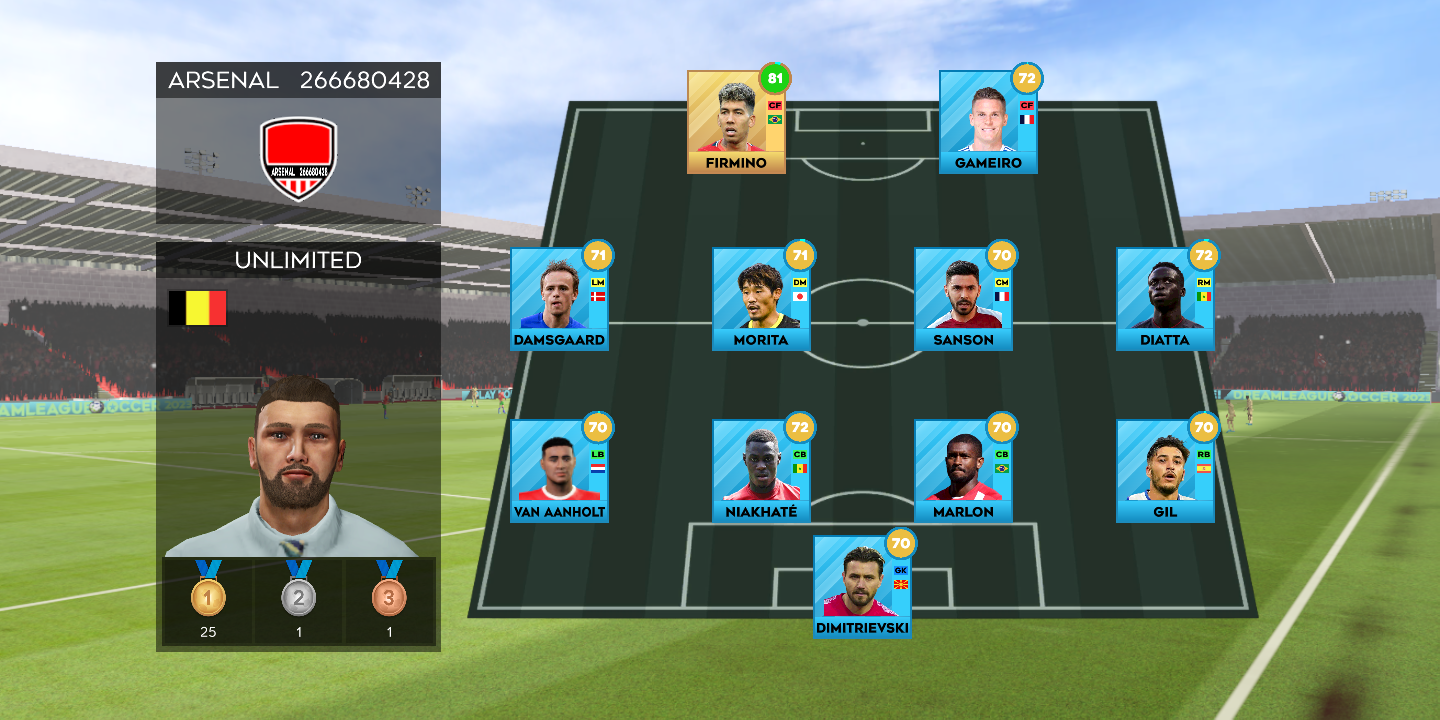Click the red Arsenal club crest

click(298, 158)
